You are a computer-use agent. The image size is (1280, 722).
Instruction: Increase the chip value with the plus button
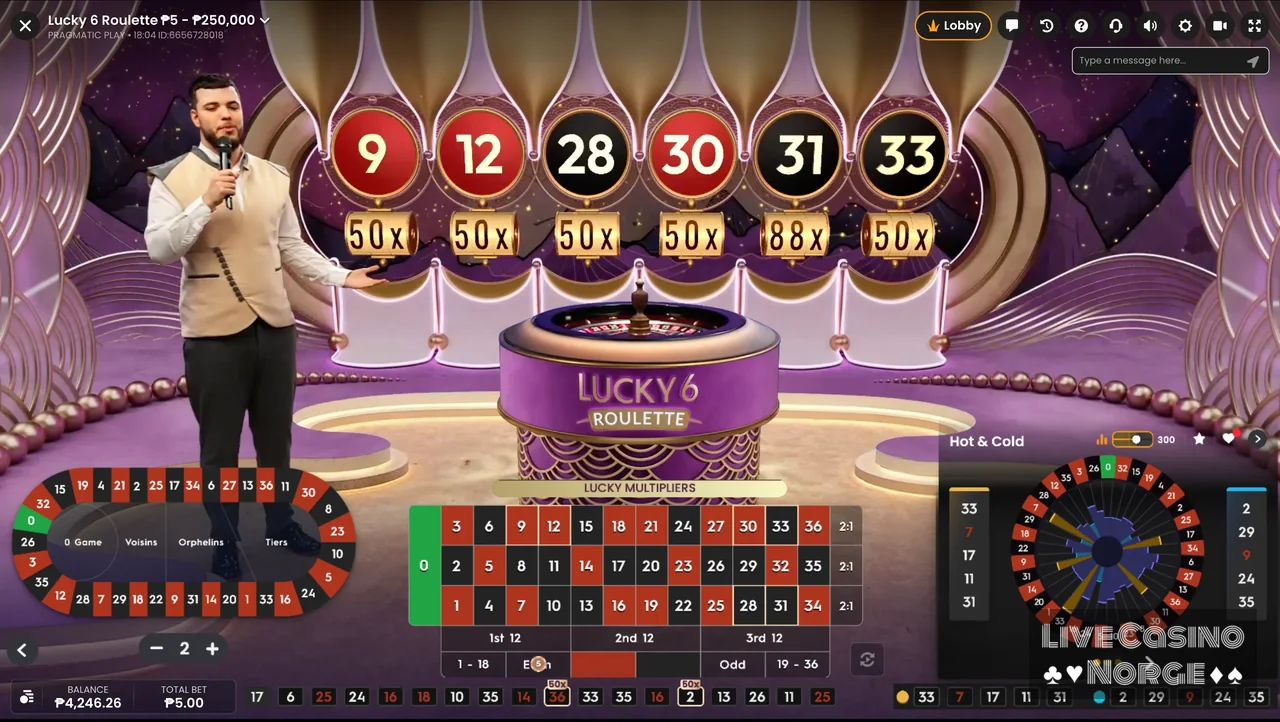tap(212, 649)
